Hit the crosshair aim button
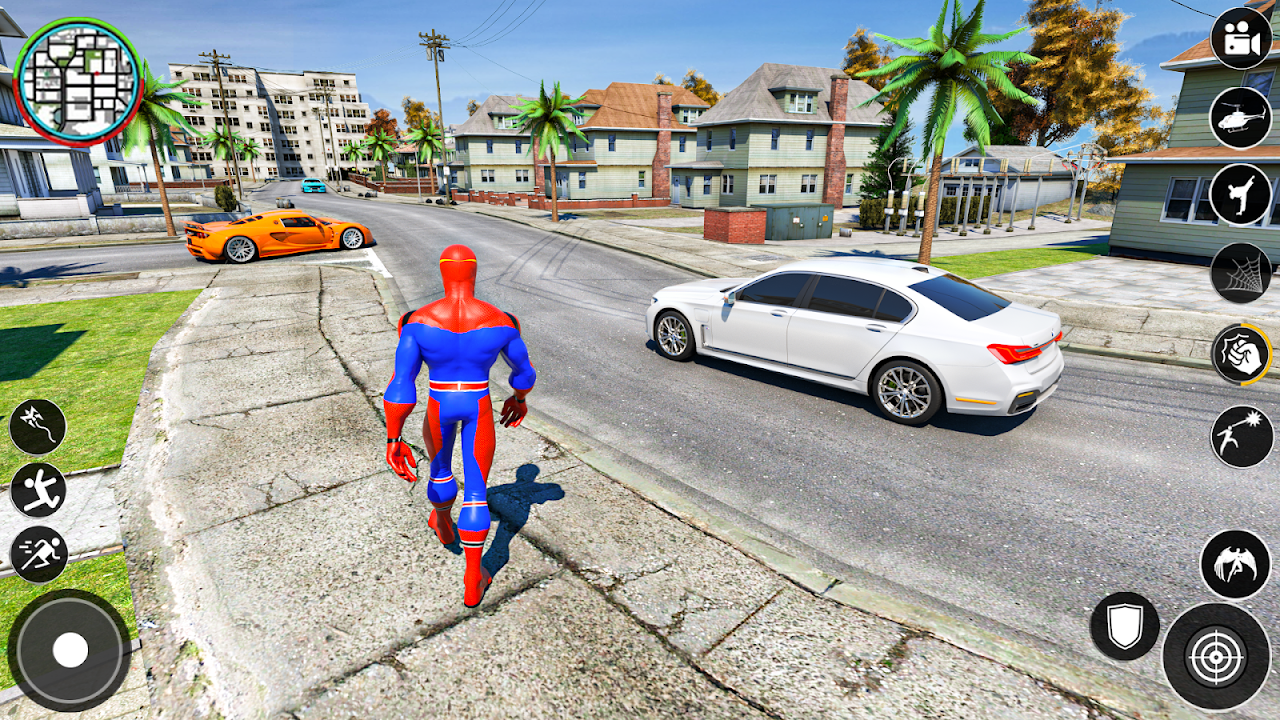This screenshot has height=720, width=1280. [x=1216, y=657]
